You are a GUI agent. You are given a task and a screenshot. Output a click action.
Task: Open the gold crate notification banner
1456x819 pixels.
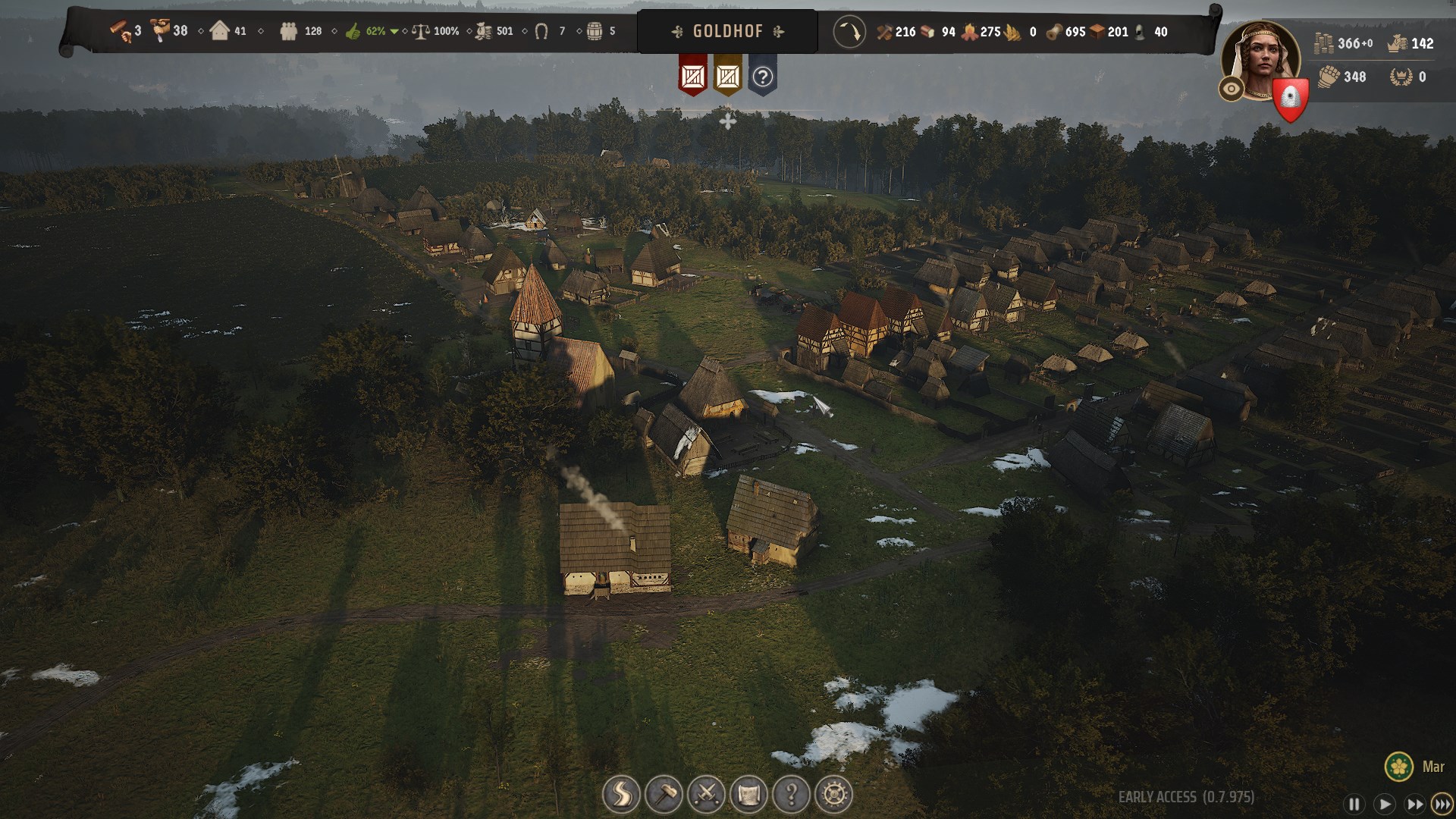[x=727, y=76]
